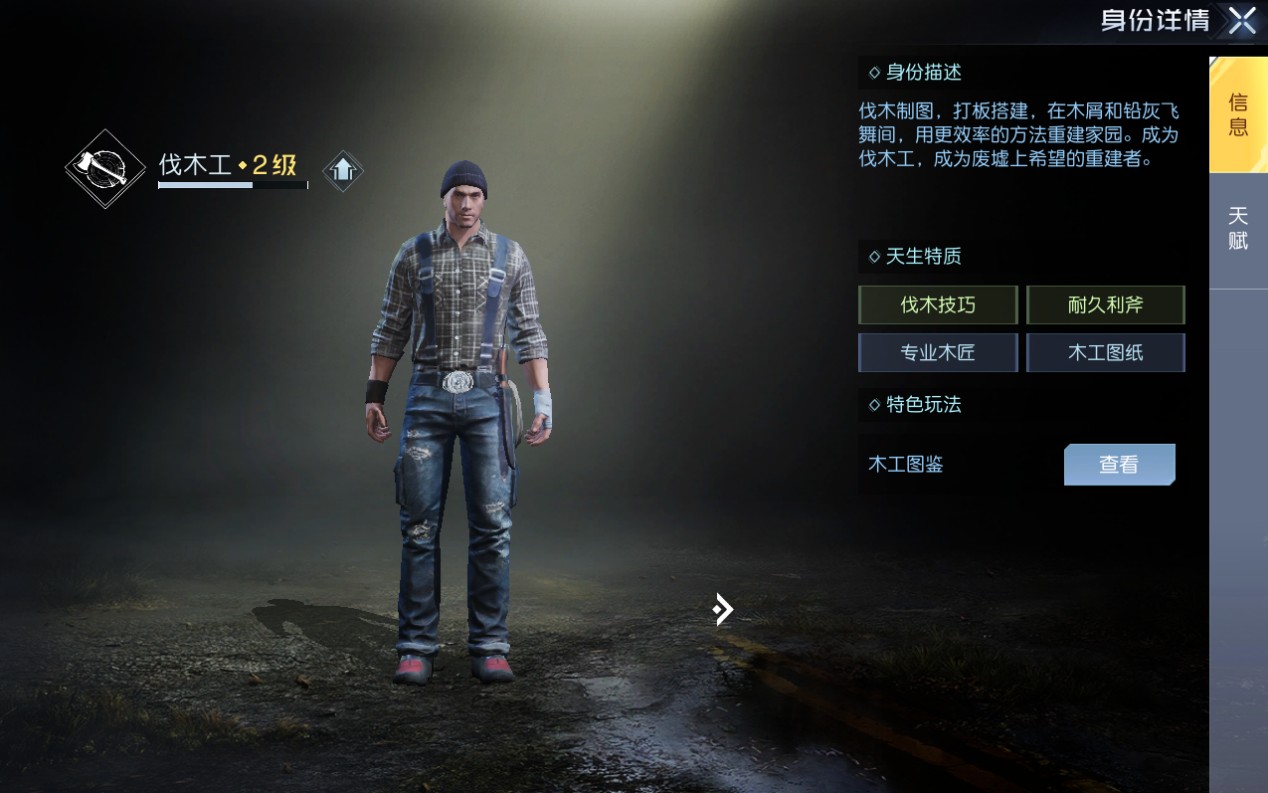Tap the level-up arrow beside 伐木工
The height and width of the screenshot is (793, 1268).
(342, 170)
